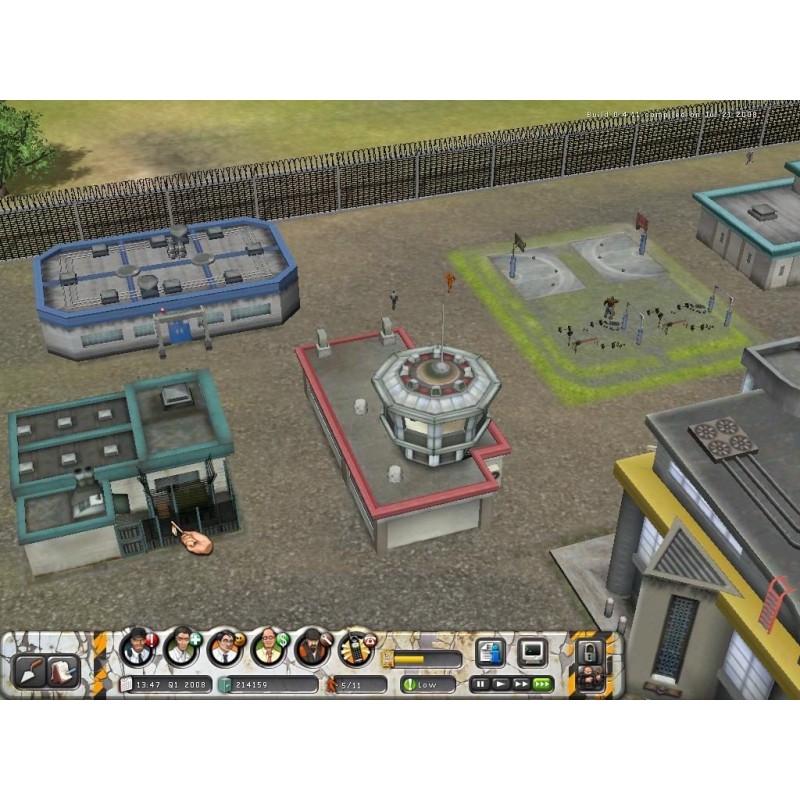Set game speed to fast forward

[519, 685]
